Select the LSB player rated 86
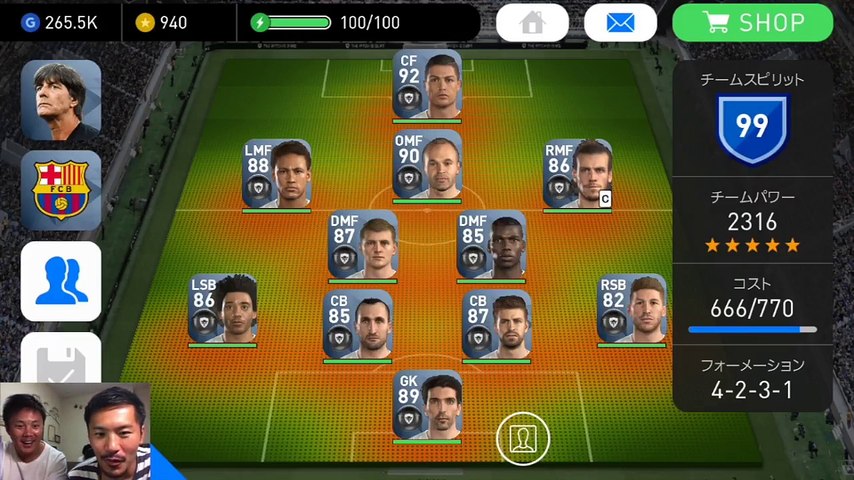Image resolution: width=854 pixels, height=480 pixels. (223, 308)
